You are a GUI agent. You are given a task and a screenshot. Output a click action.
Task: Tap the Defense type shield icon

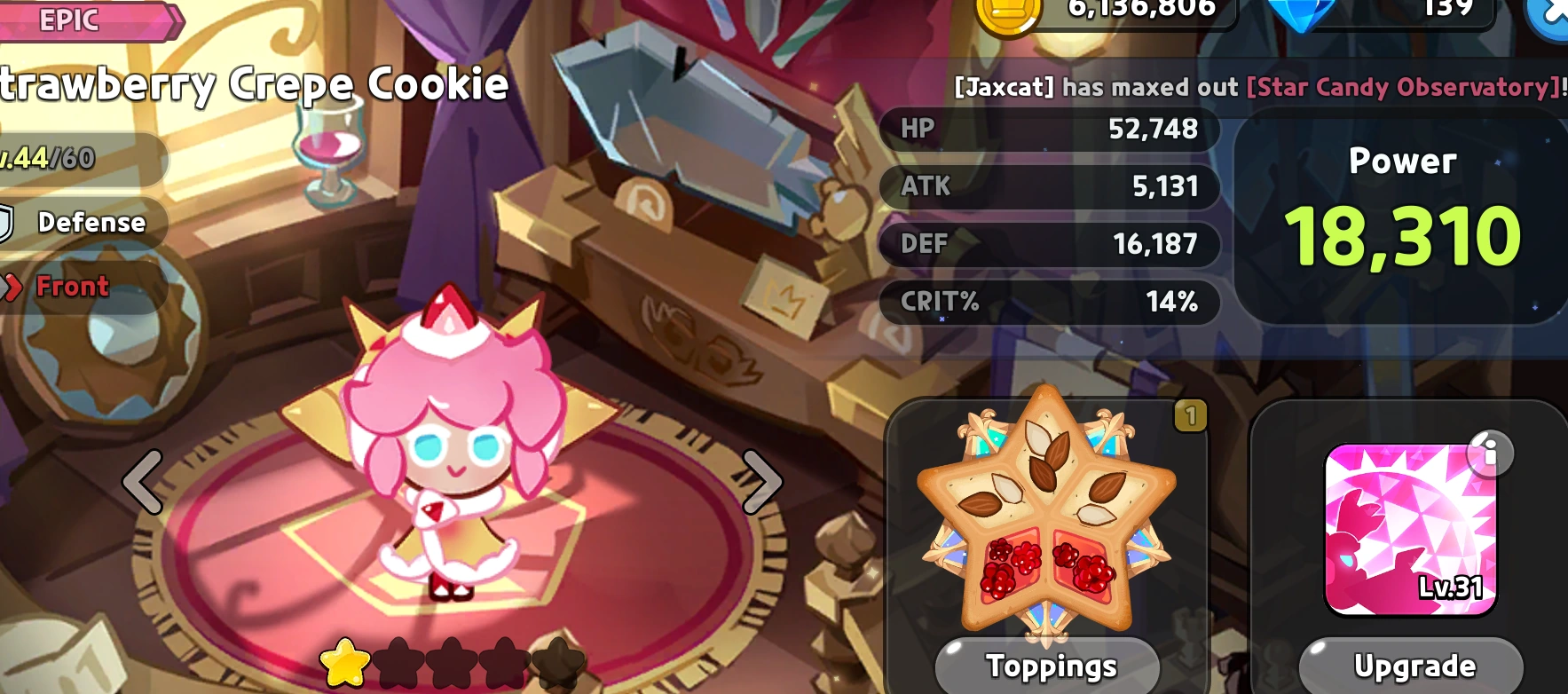7,223
